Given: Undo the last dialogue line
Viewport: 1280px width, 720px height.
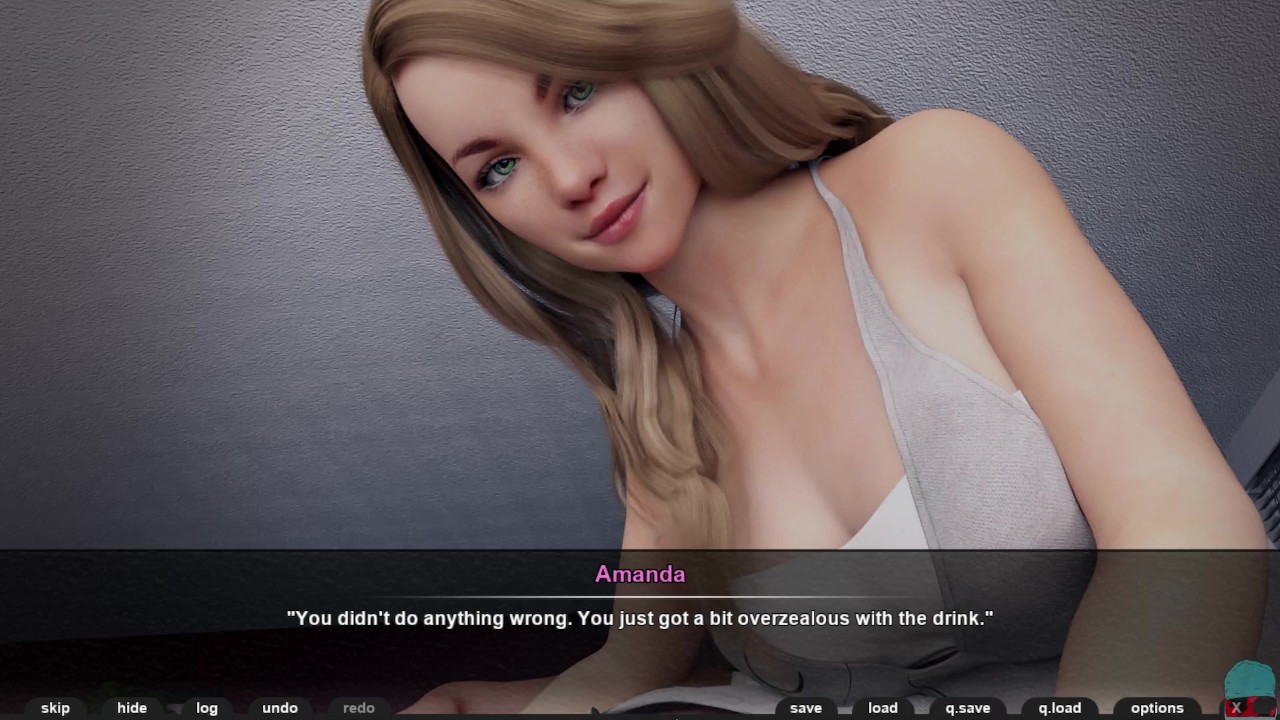Looking at the screenshot, I should (x=280, y=708).
